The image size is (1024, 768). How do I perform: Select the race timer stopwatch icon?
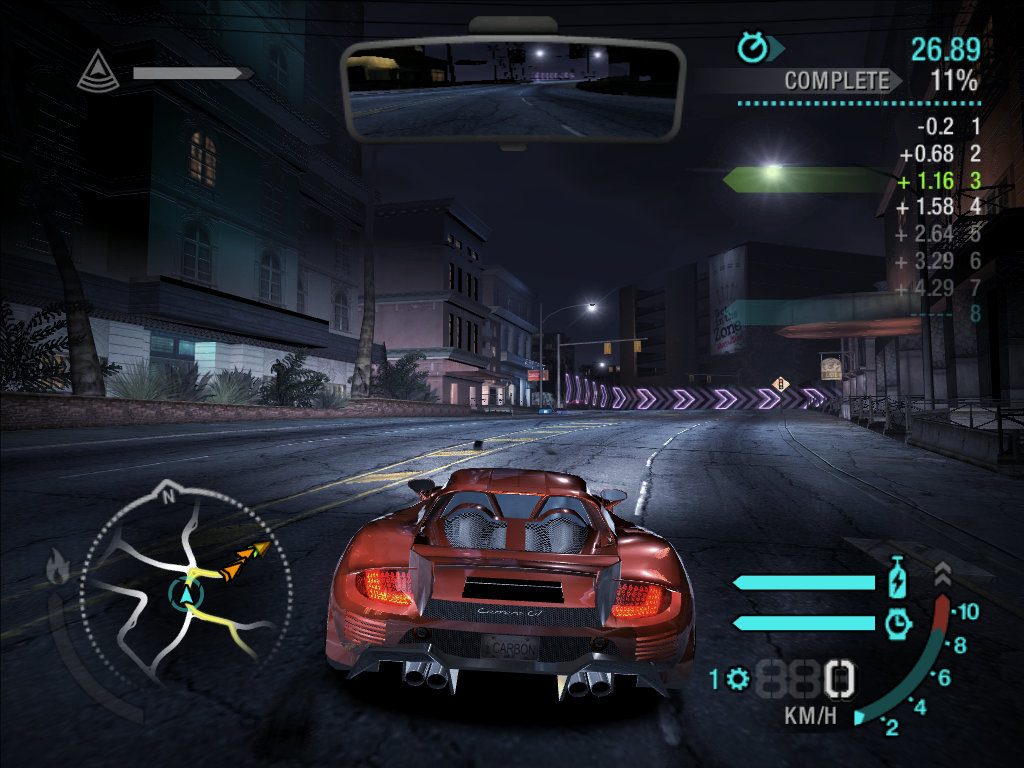coord(752,47)
